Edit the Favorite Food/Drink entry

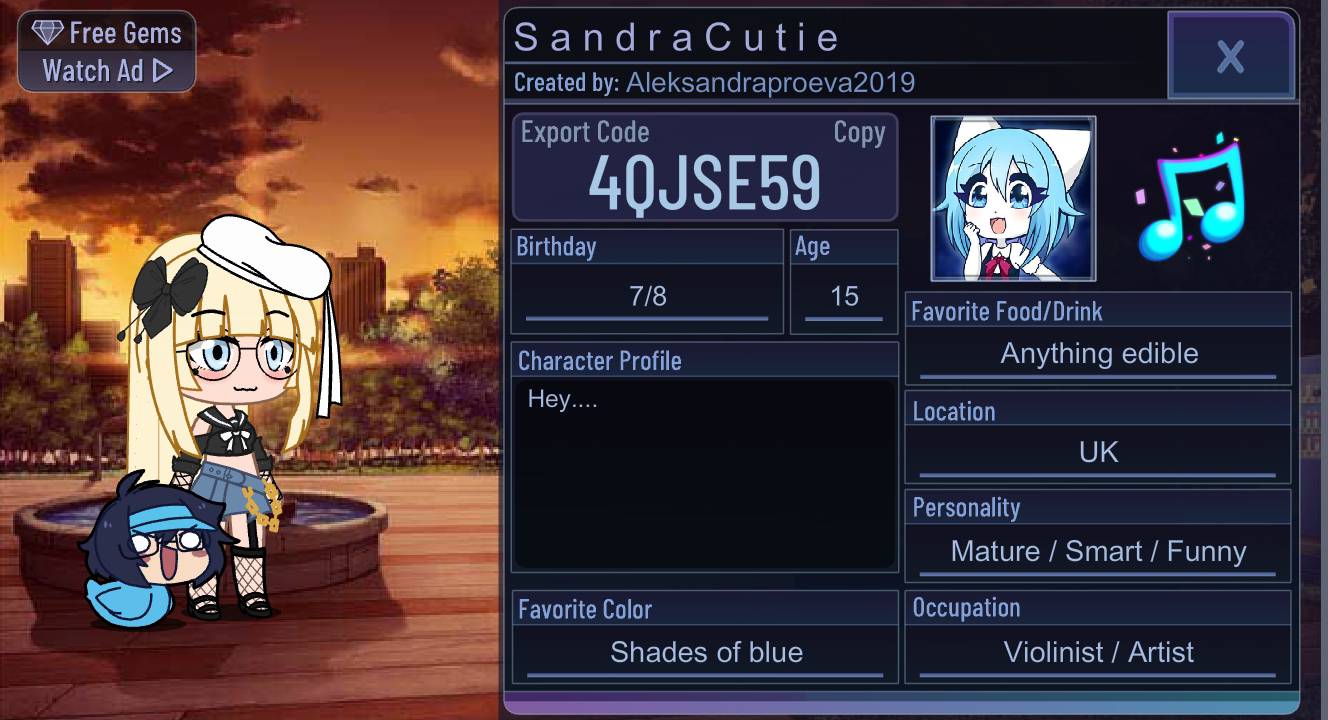point(1097,353)
